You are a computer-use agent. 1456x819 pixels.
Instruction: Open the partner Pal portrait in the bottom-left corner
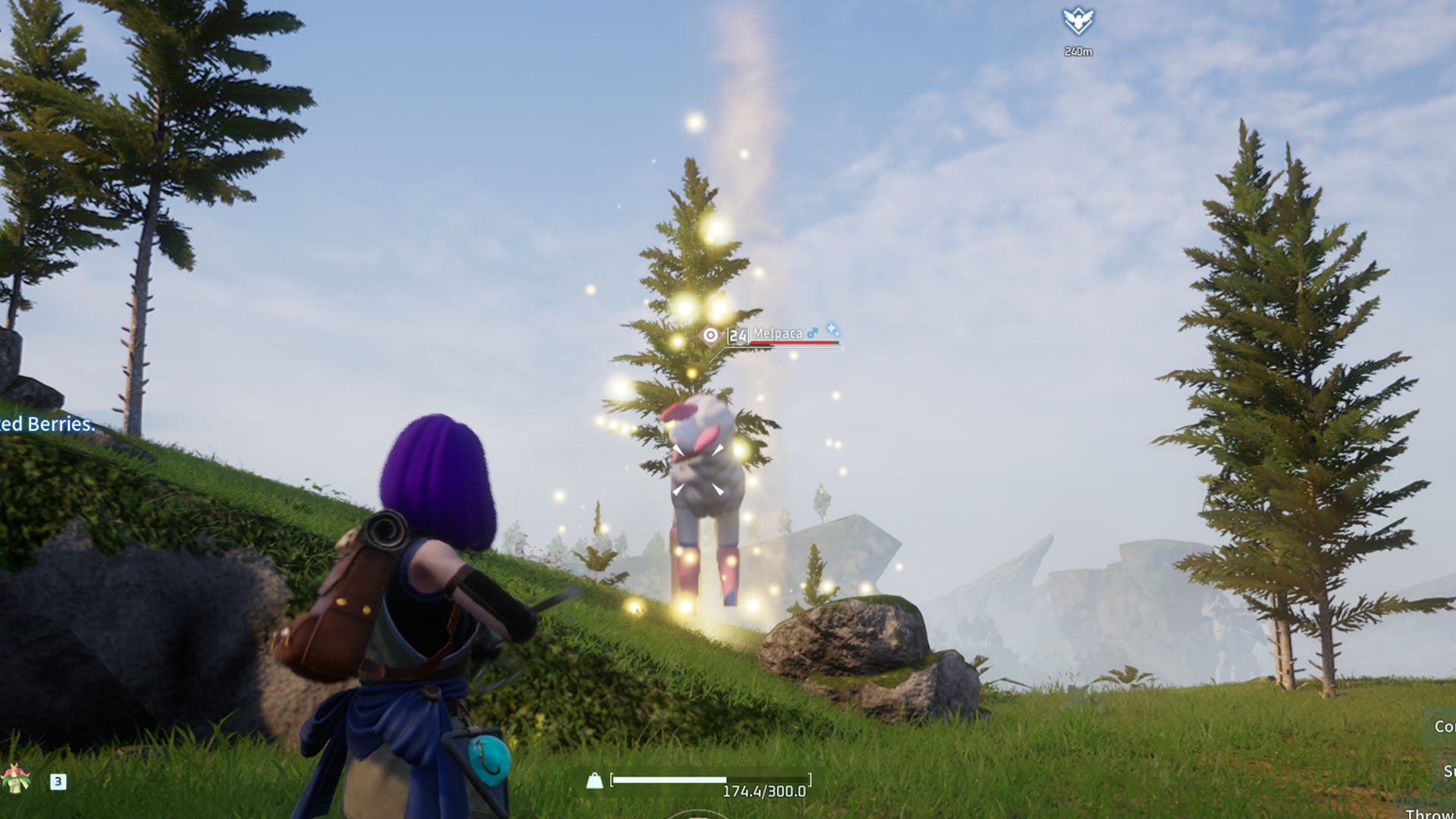14,778
